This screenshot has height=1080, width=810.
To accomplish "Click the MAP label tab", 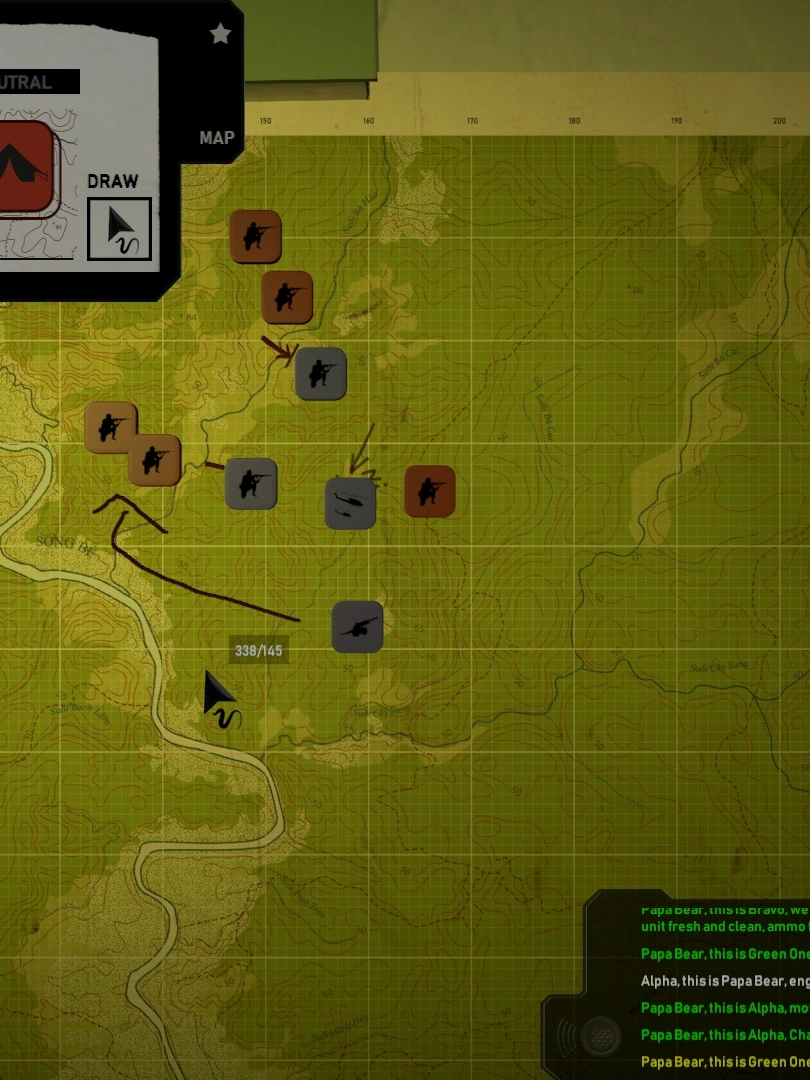I will [216, 138].
